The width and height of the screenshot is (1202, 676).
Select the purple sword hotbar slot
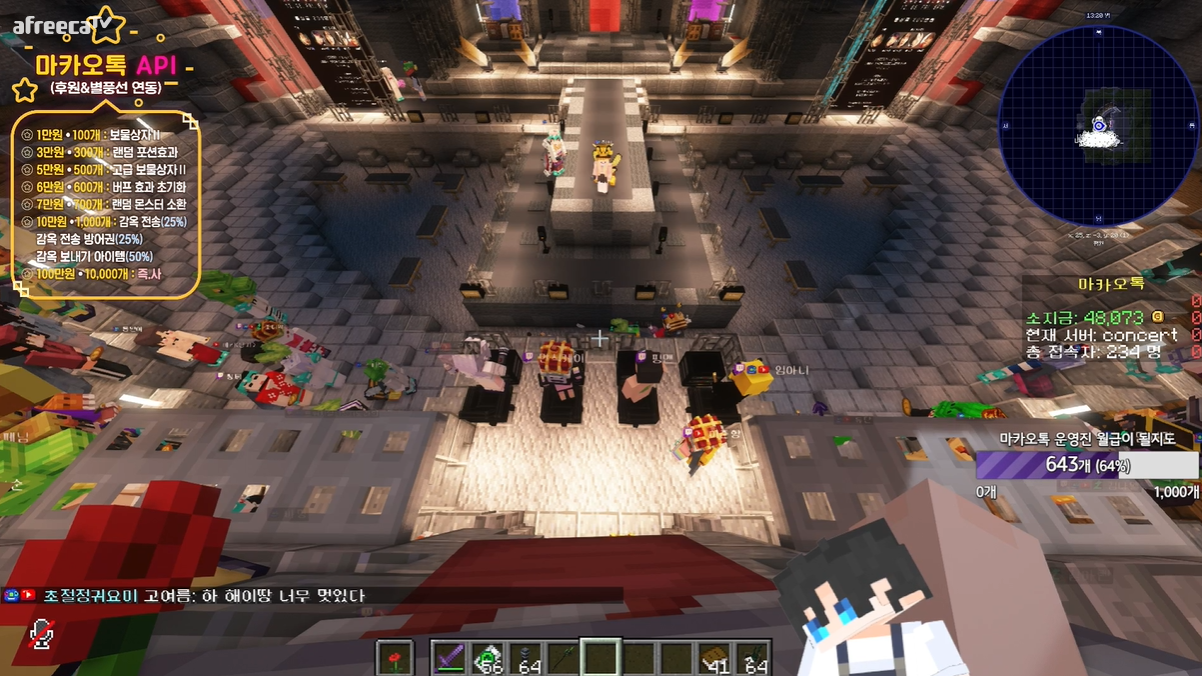(x=450, y=658)
